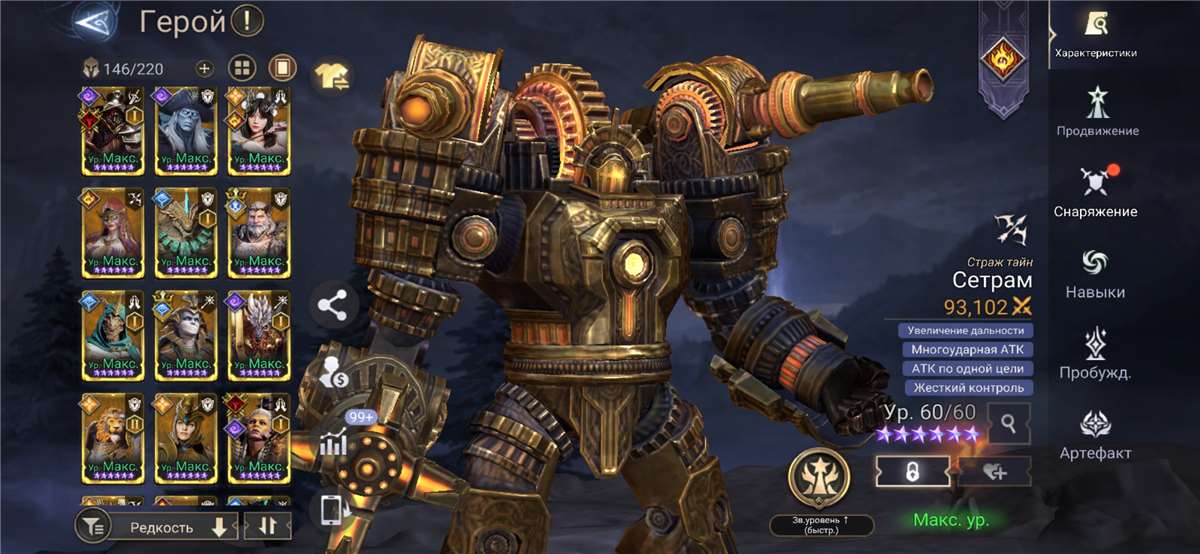
Task: Select the Пробужд. awakening tab
Action: click(1095, 354)
